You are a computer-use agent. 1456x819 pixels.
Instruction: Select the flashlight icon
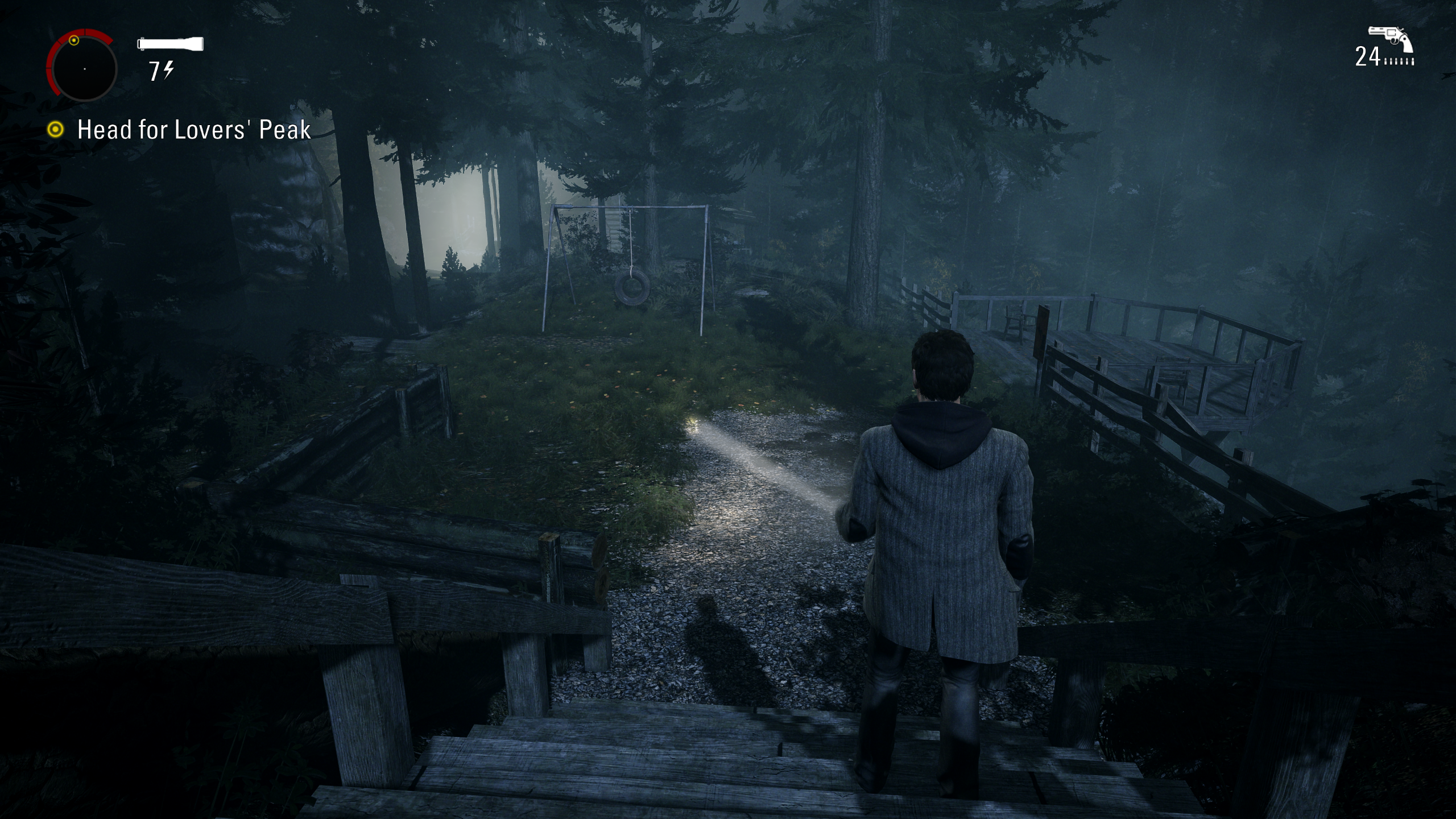pos(170,44)
